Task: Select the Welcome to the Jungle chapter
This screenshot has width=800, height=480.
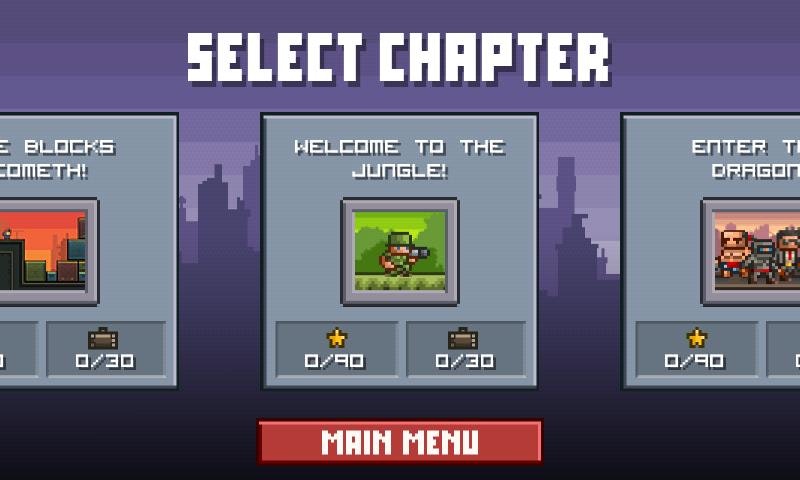Action: [x=400, y=251]
